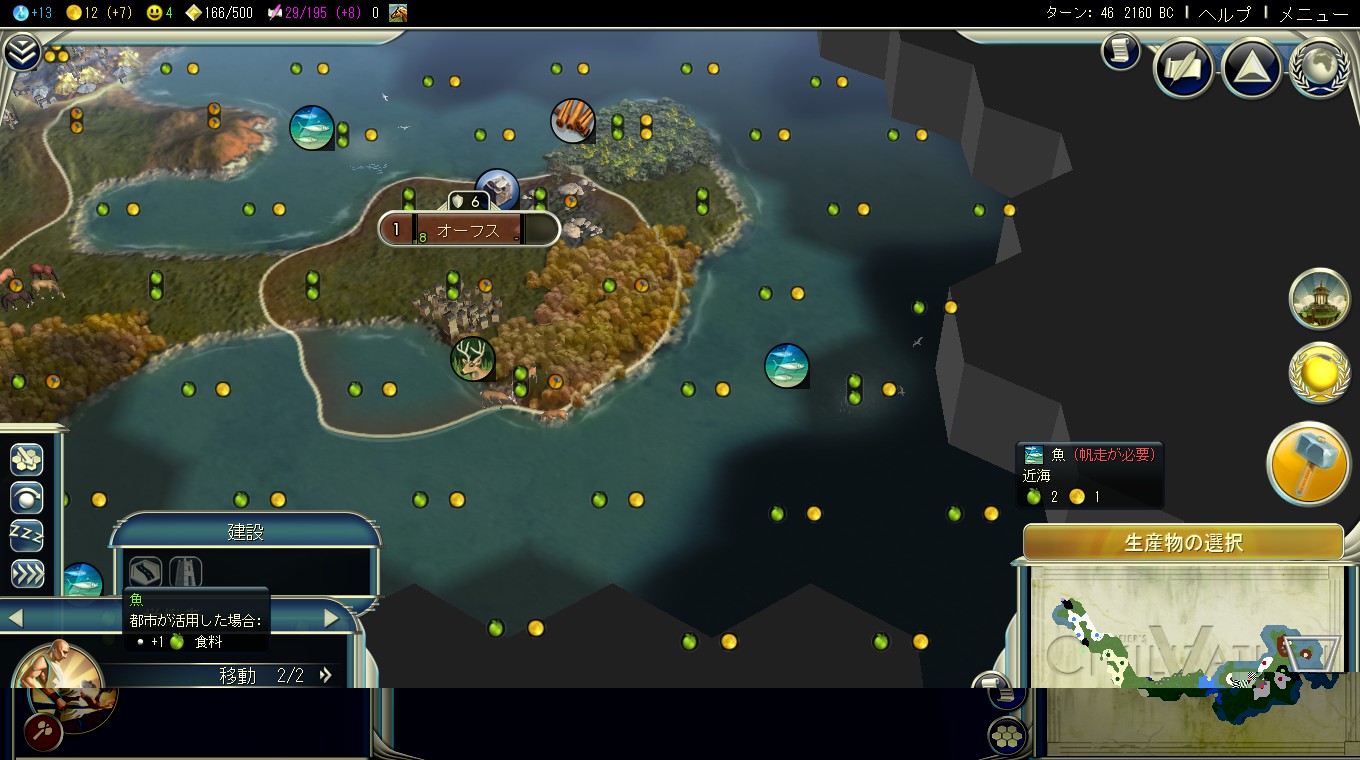Click the 生産物の選択 production button
The width and height of the screenshot is (1360, 760).
pyautogui.click(x=1183, y=543)
